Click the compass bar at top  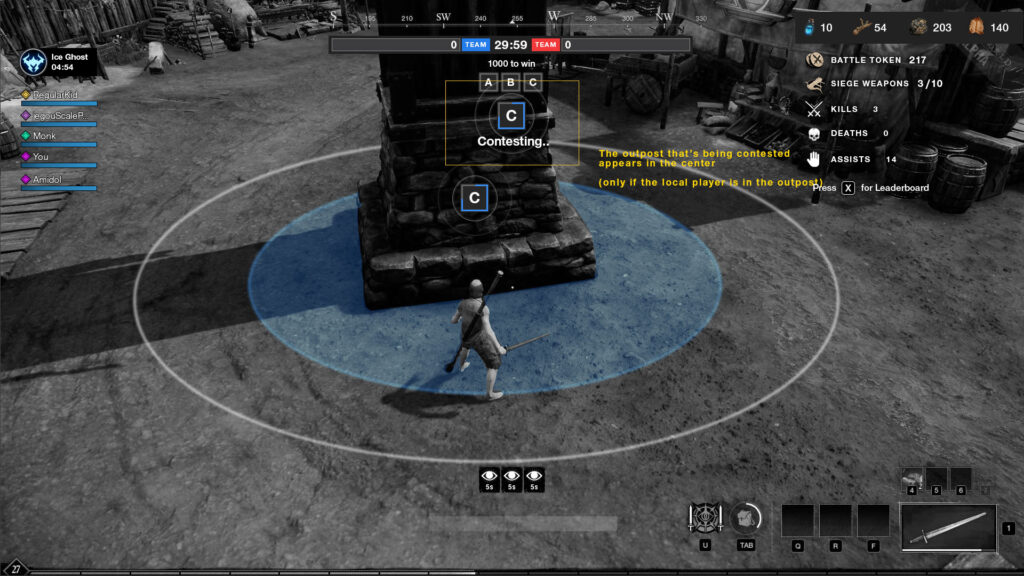(x=510, y=17)
